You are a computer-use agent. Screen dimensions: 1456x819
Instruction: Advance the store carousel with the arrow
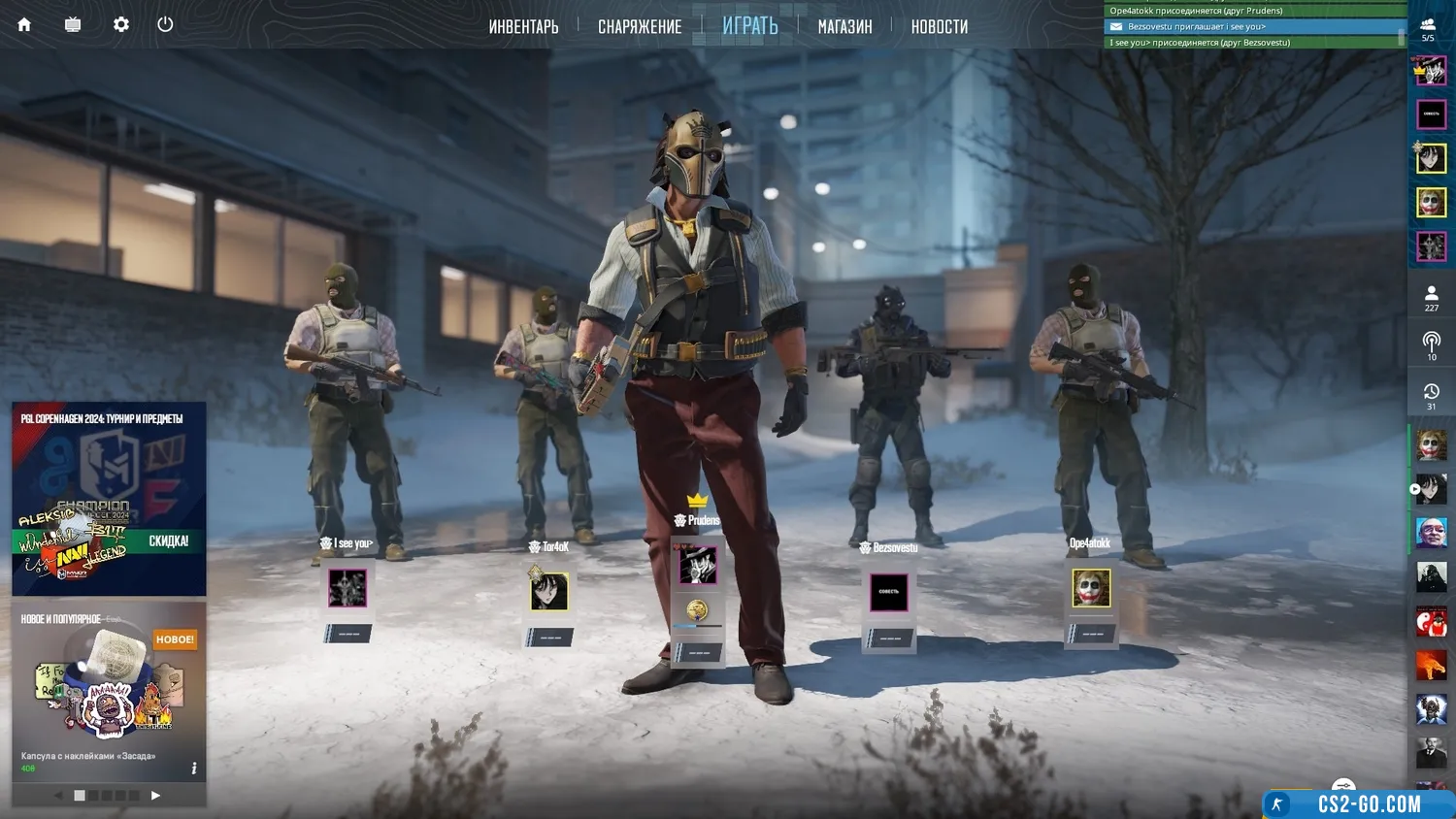click(155, 796)
